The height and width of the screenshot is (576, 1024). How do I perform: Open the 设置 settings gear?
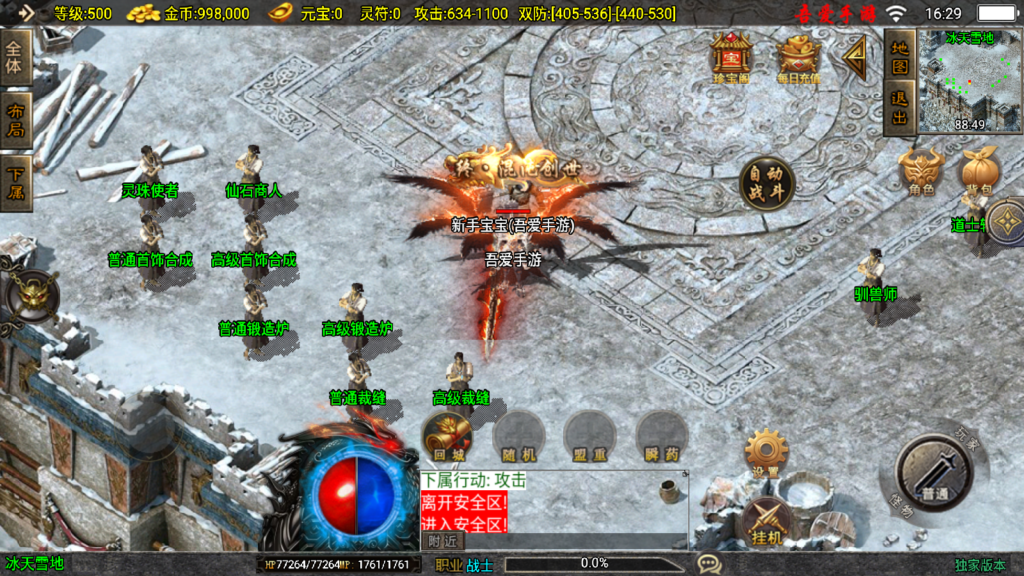[x=766, y=453]
